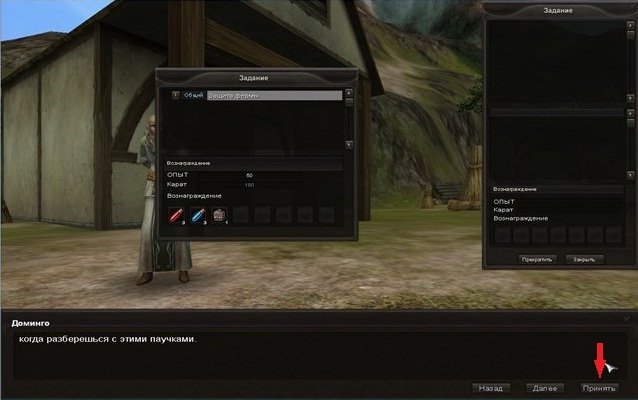Go to next dialogue page with Далее
The width and height of the screenshot is (638, 400).
[545, 387]
